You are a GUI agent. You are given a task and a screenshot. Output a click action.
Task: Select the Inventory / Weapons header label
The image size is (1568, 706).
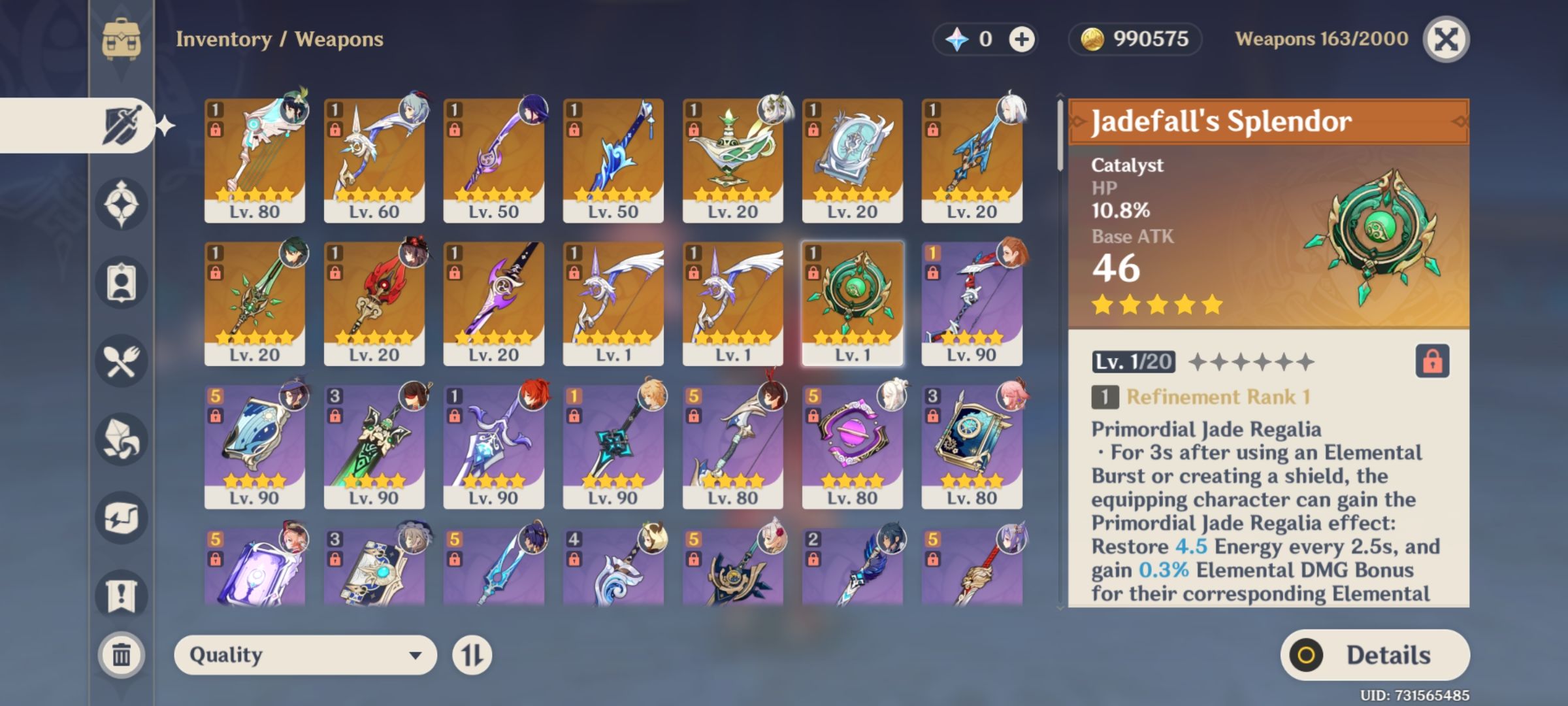point(278,39)
